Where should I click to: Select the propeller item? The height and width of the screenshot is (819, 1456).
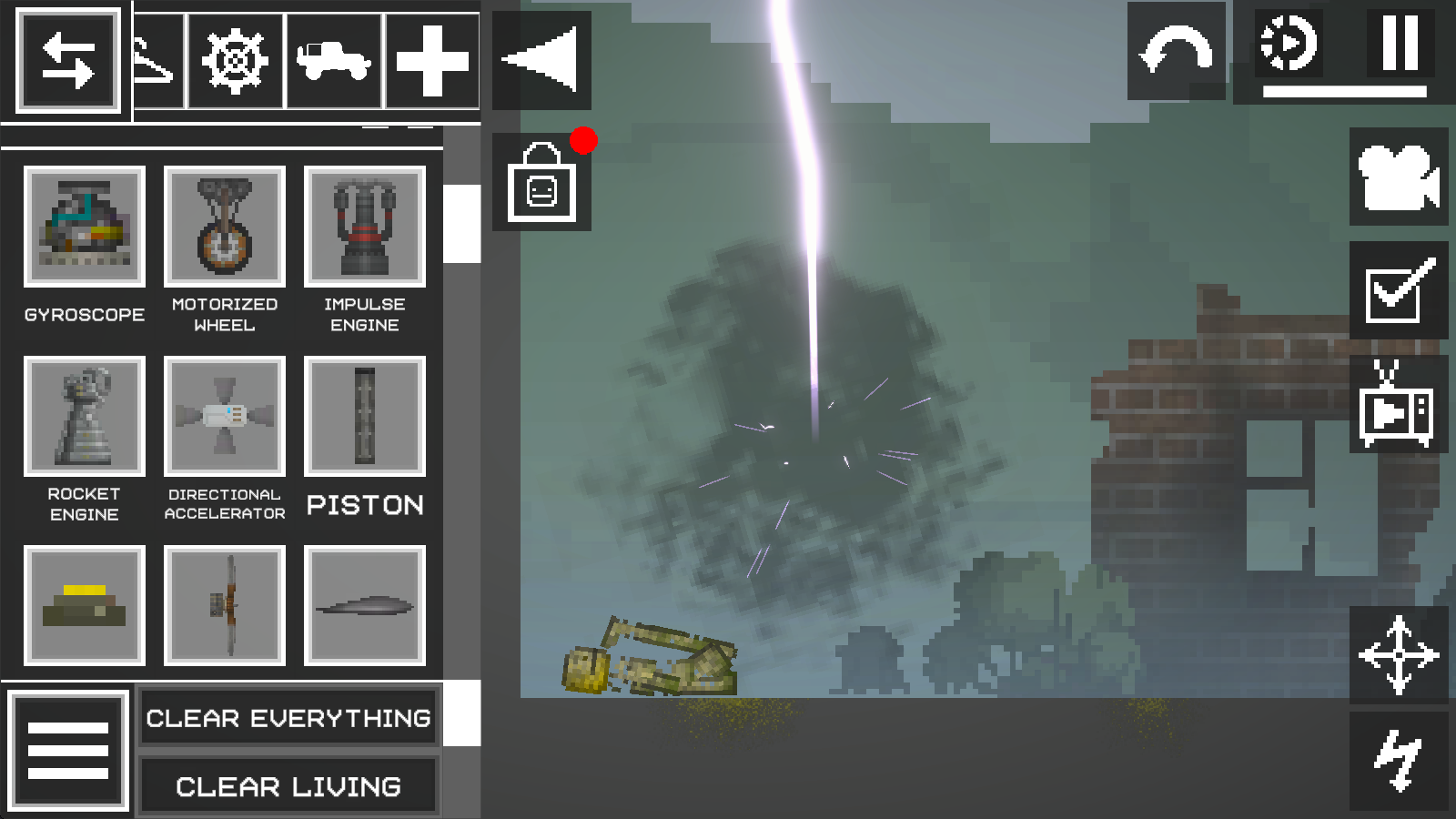225,606
